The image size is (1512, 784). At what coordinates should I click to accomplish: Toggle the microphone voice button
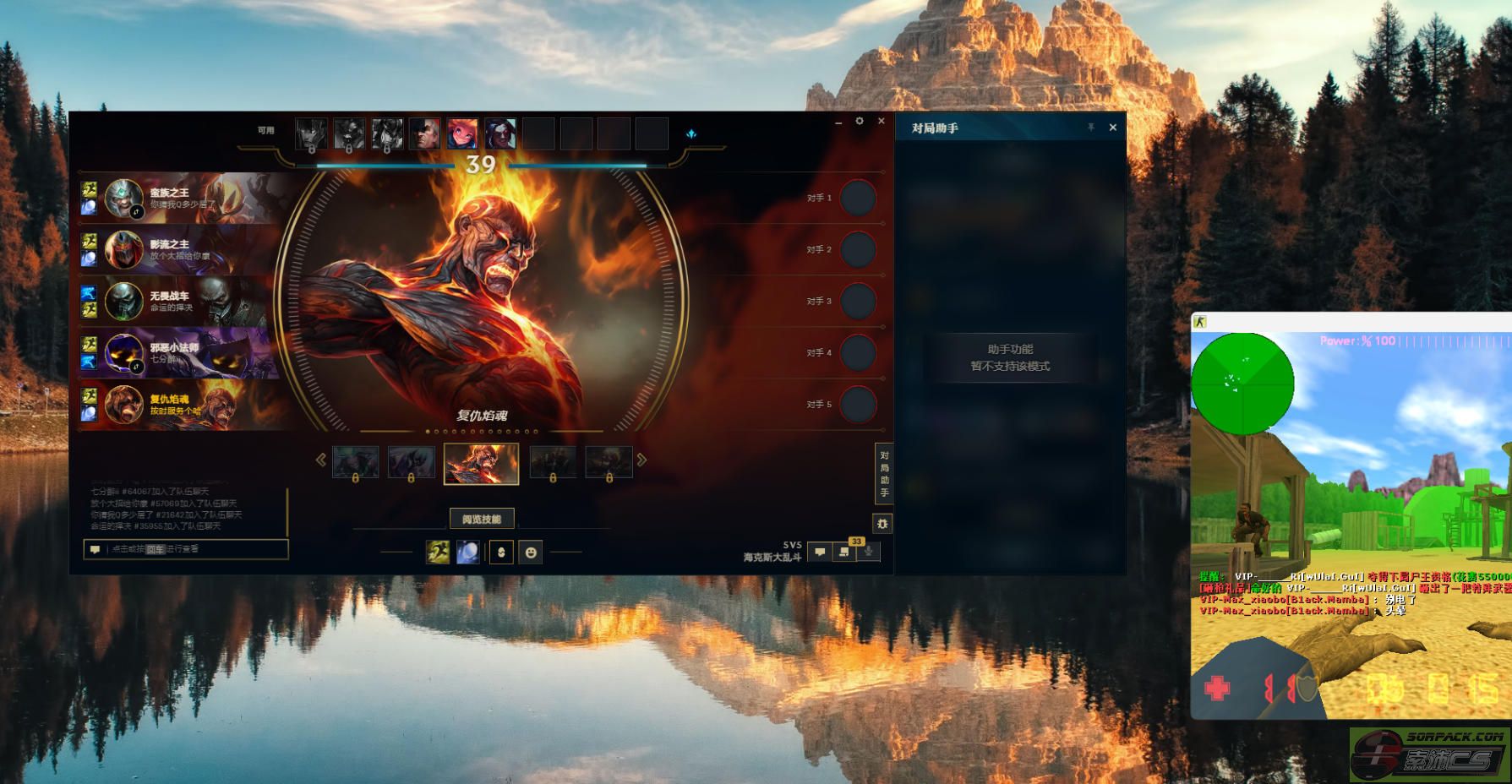coord(868,552)
